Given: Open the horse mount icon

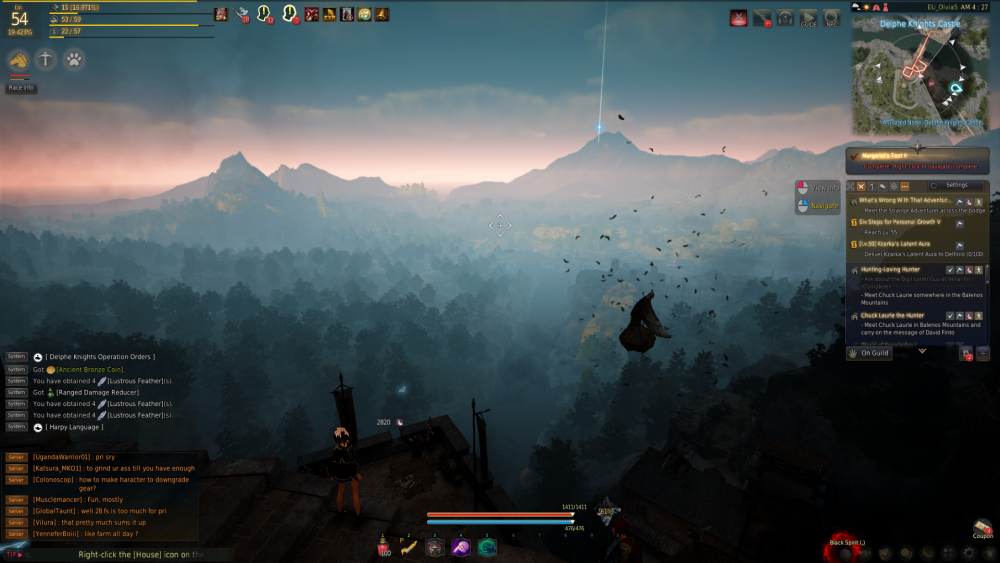Looking at the screenshot, I should 19,60.
